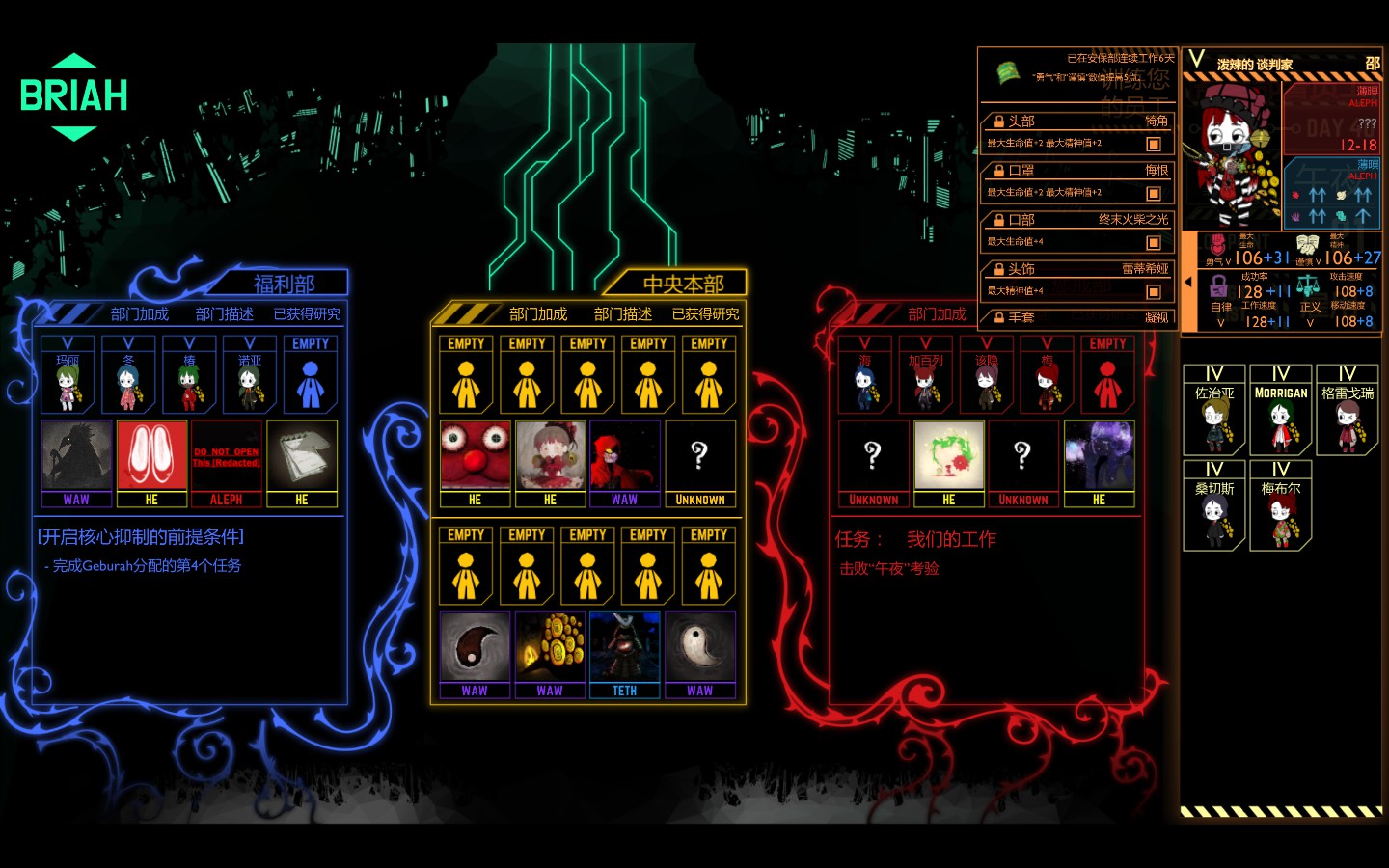
Task: View 部门加成 in the red department panel
Action: click(937, 314)
